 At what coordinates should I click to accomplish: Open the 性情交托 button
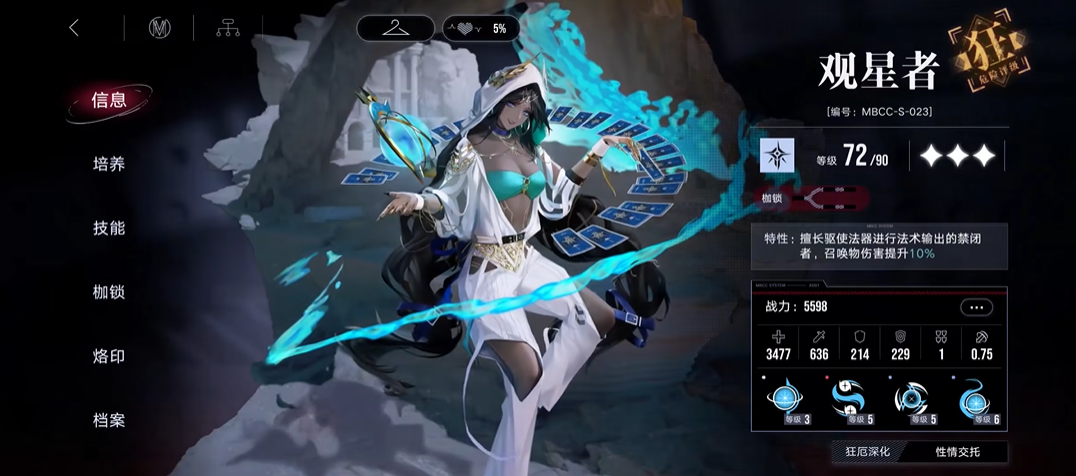point(956,452)
